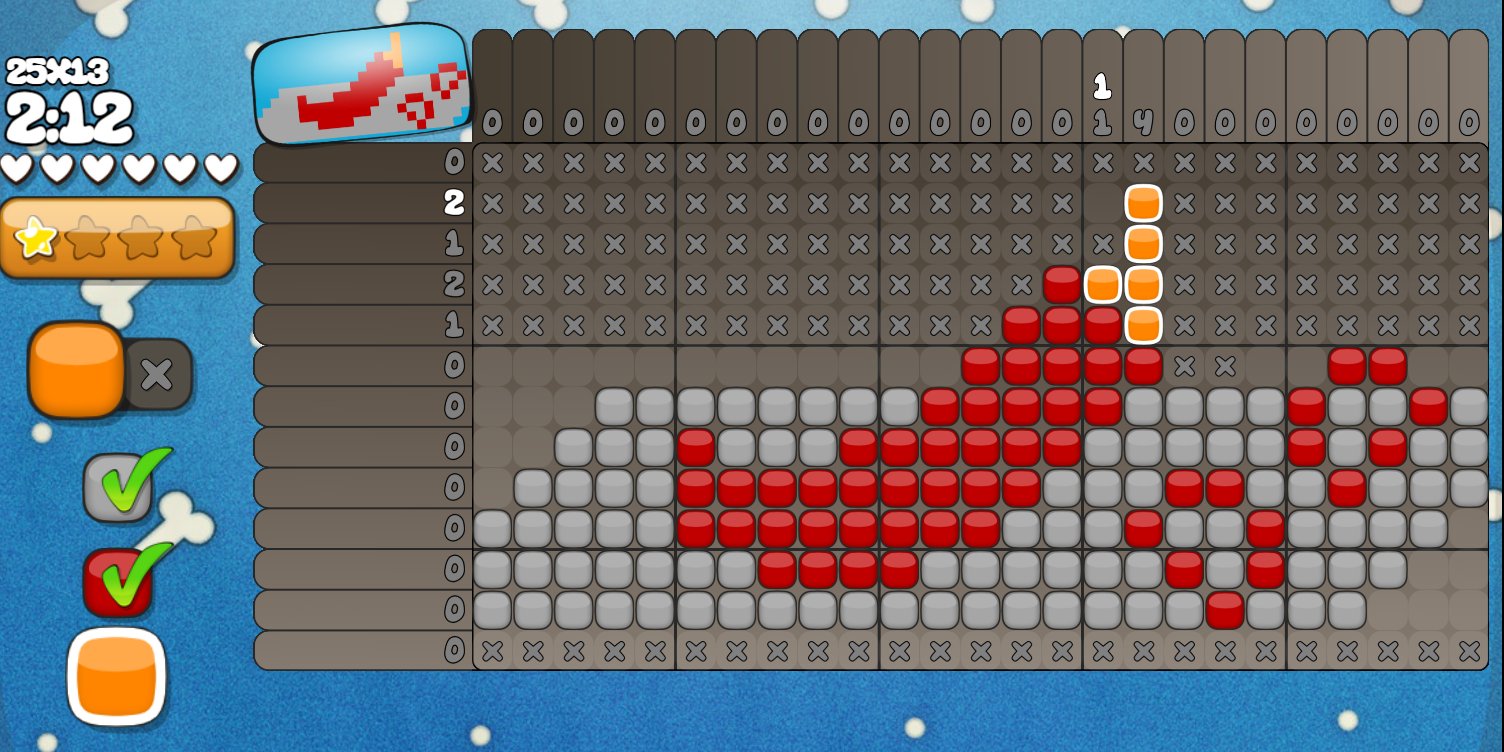Screen dimensions: 1504x752
Task: Pick the red color swatch with checkmark
Action: [118, 580]
